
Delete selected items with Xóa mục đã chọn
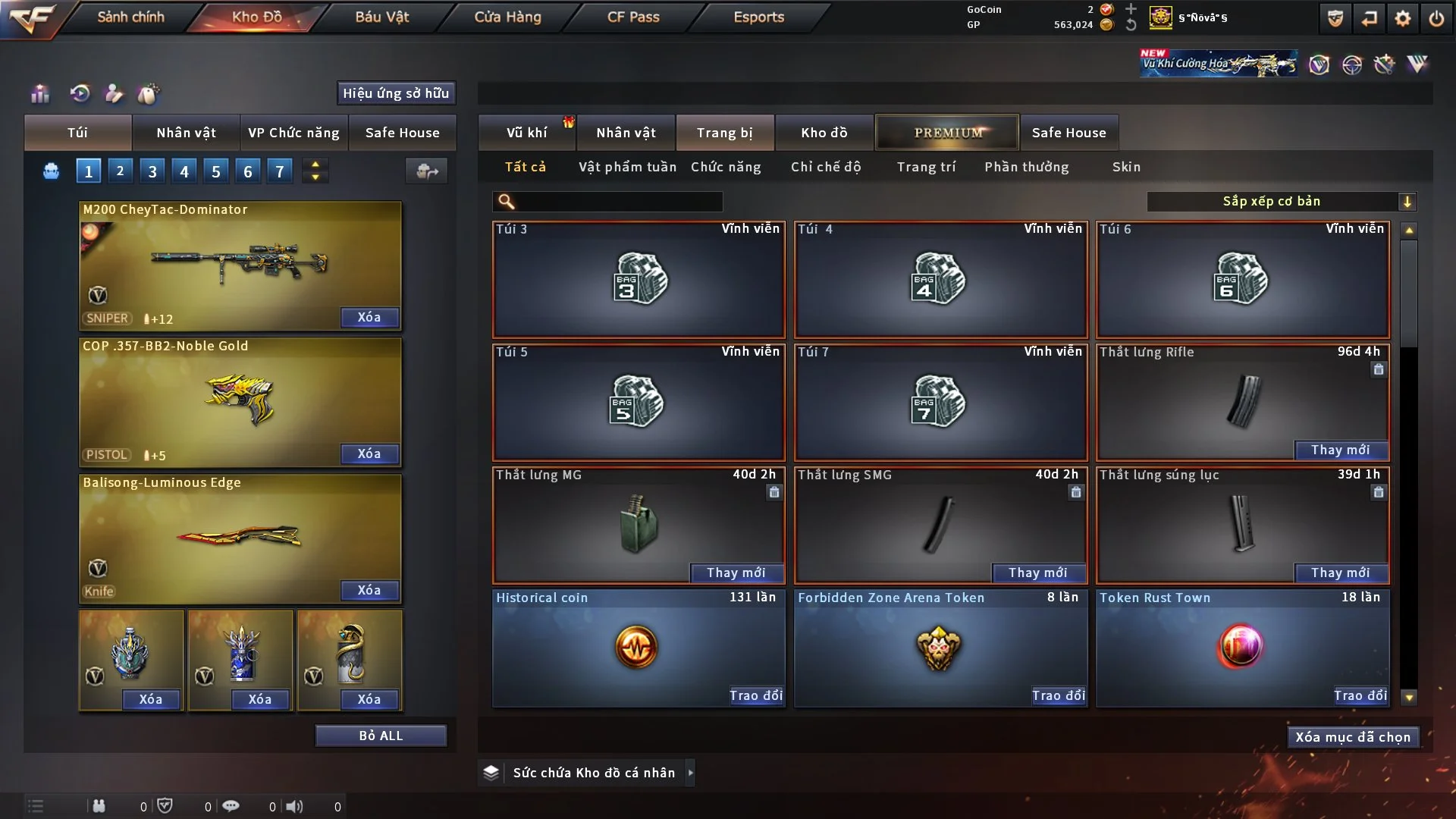point(1353,737)
